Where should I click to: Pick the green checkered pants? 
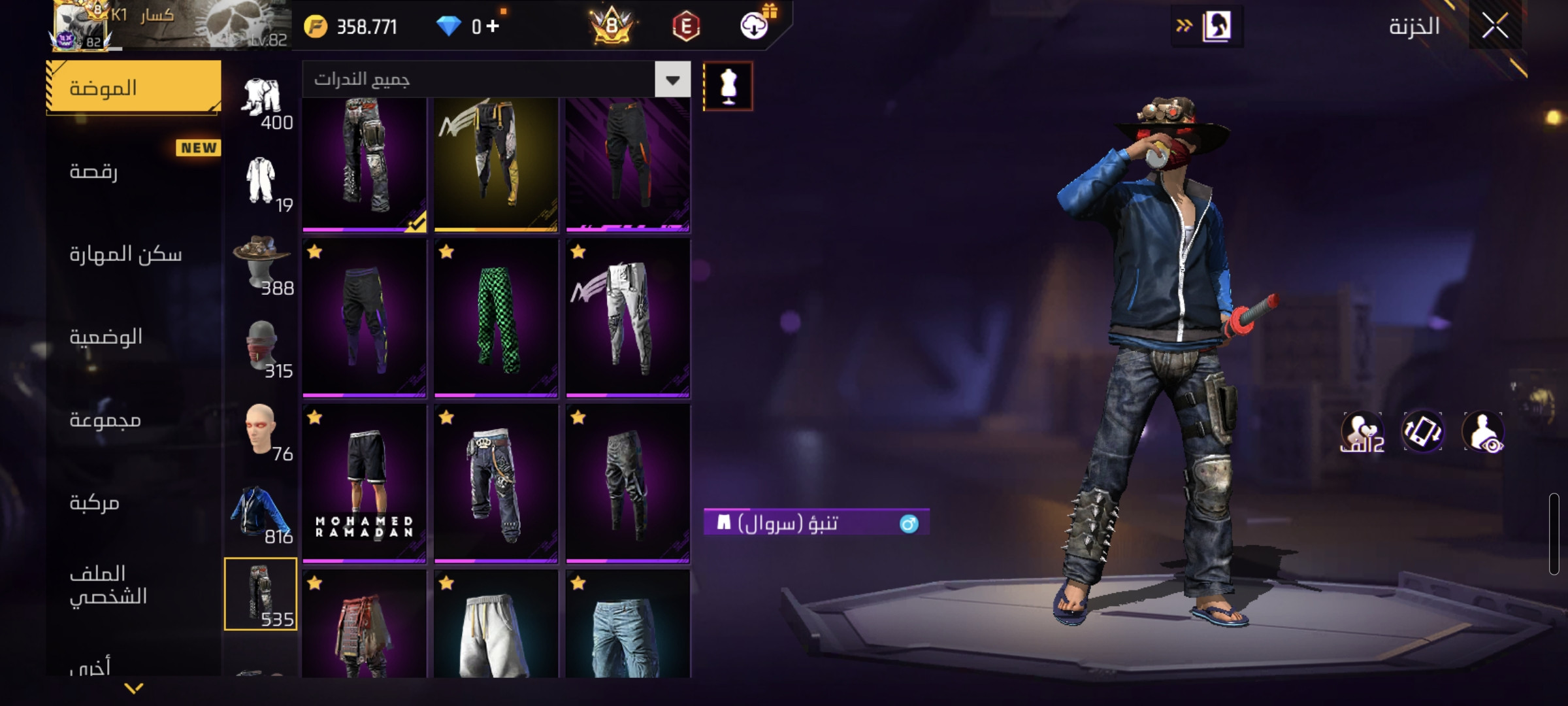coord(496,318)
